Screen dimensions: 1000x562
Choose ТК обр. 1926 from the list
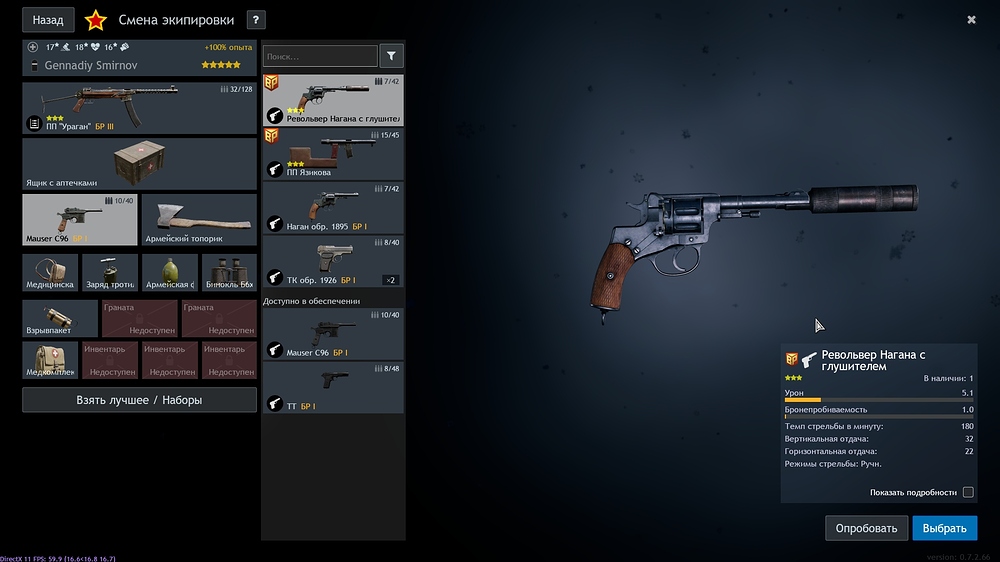point(333,261)
